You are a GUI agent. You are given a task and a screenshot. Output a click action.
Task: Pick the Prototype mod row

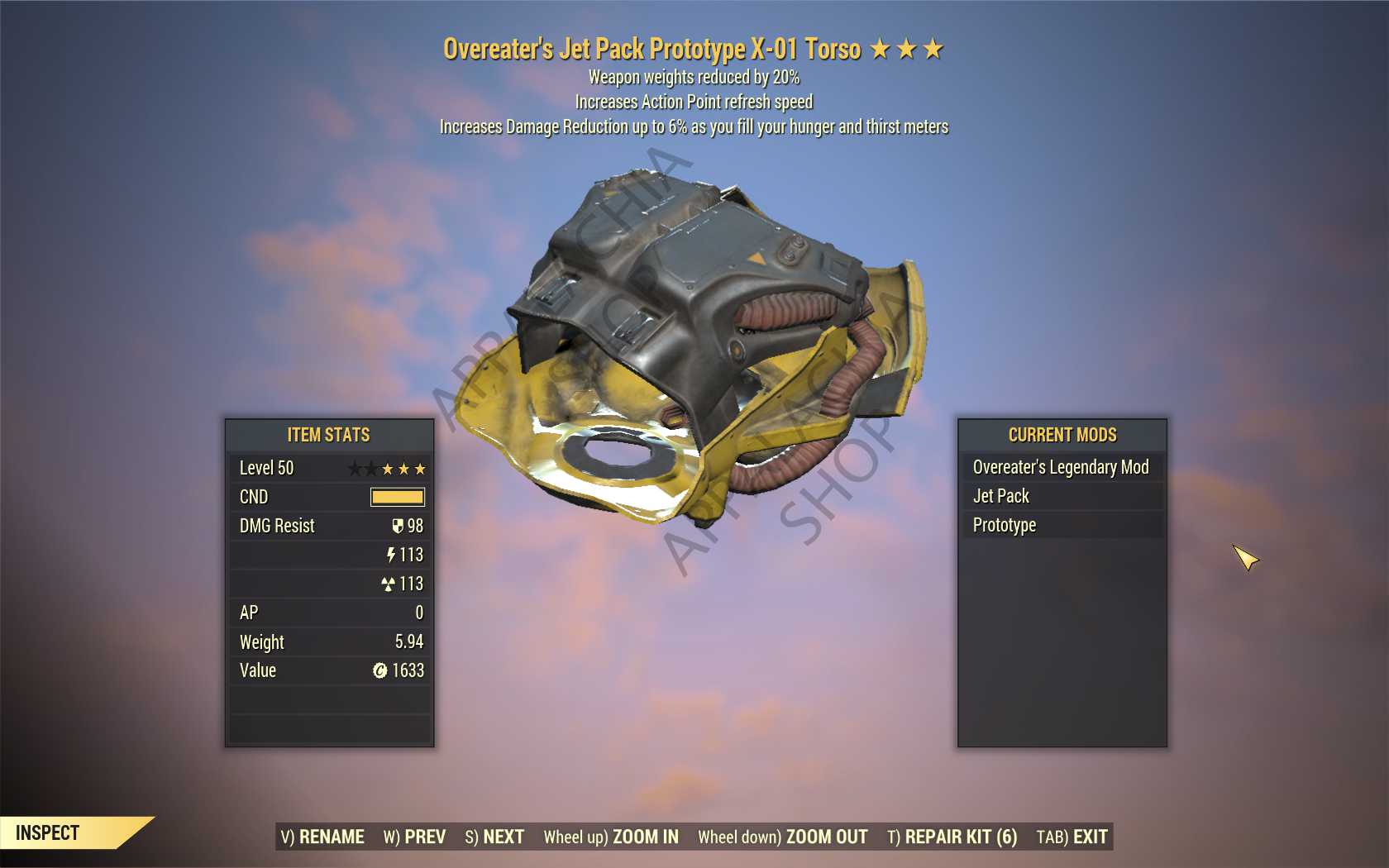tap(1061, 525)
